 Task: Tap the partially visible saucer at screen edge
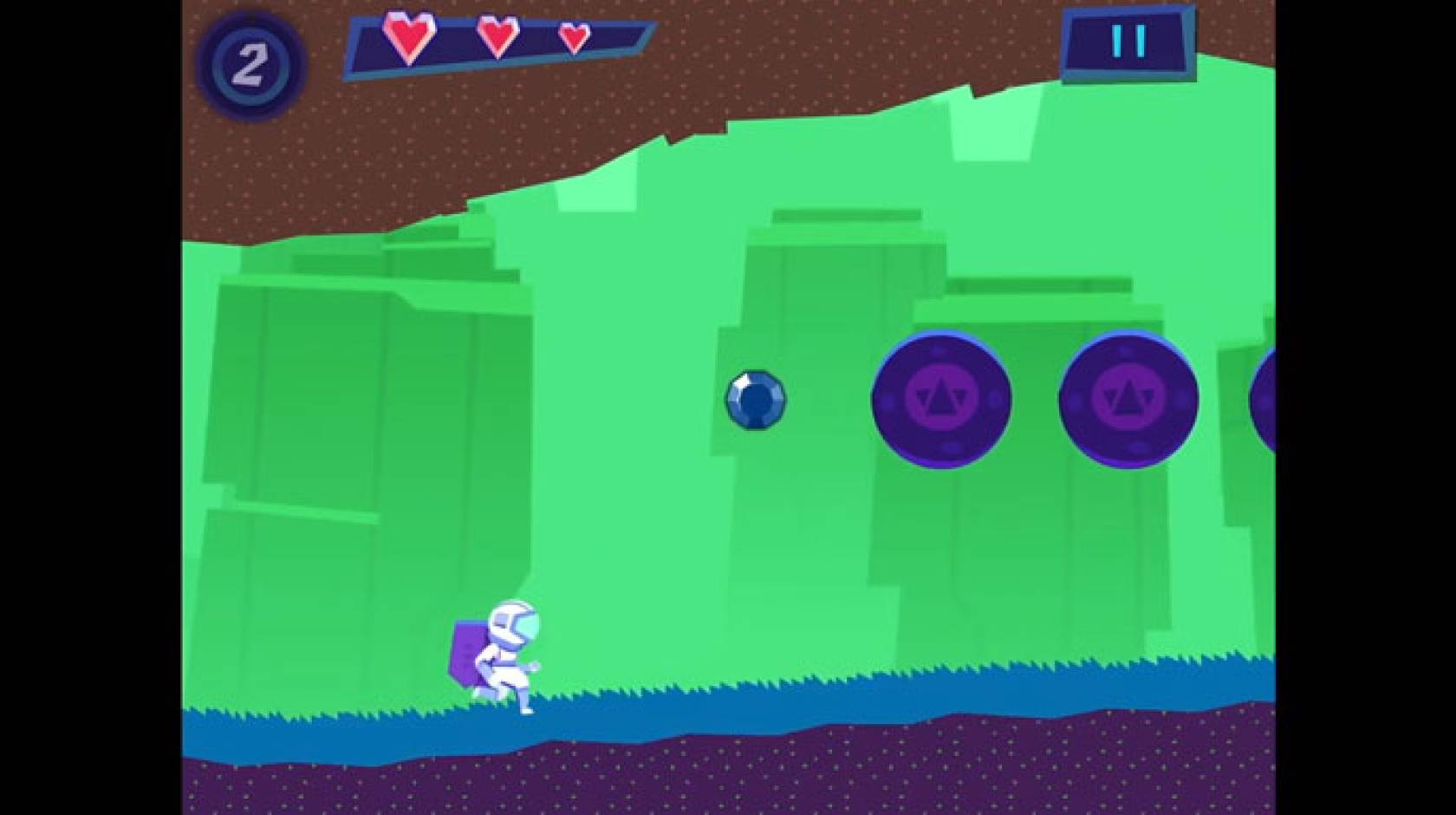[1271, 399]
